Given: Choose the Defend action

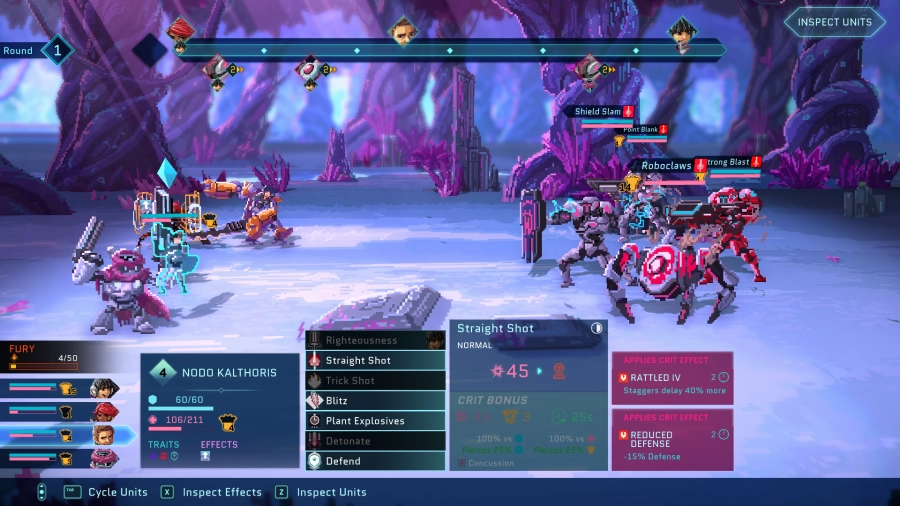Looking at the screenshot, I should [375, 461].
